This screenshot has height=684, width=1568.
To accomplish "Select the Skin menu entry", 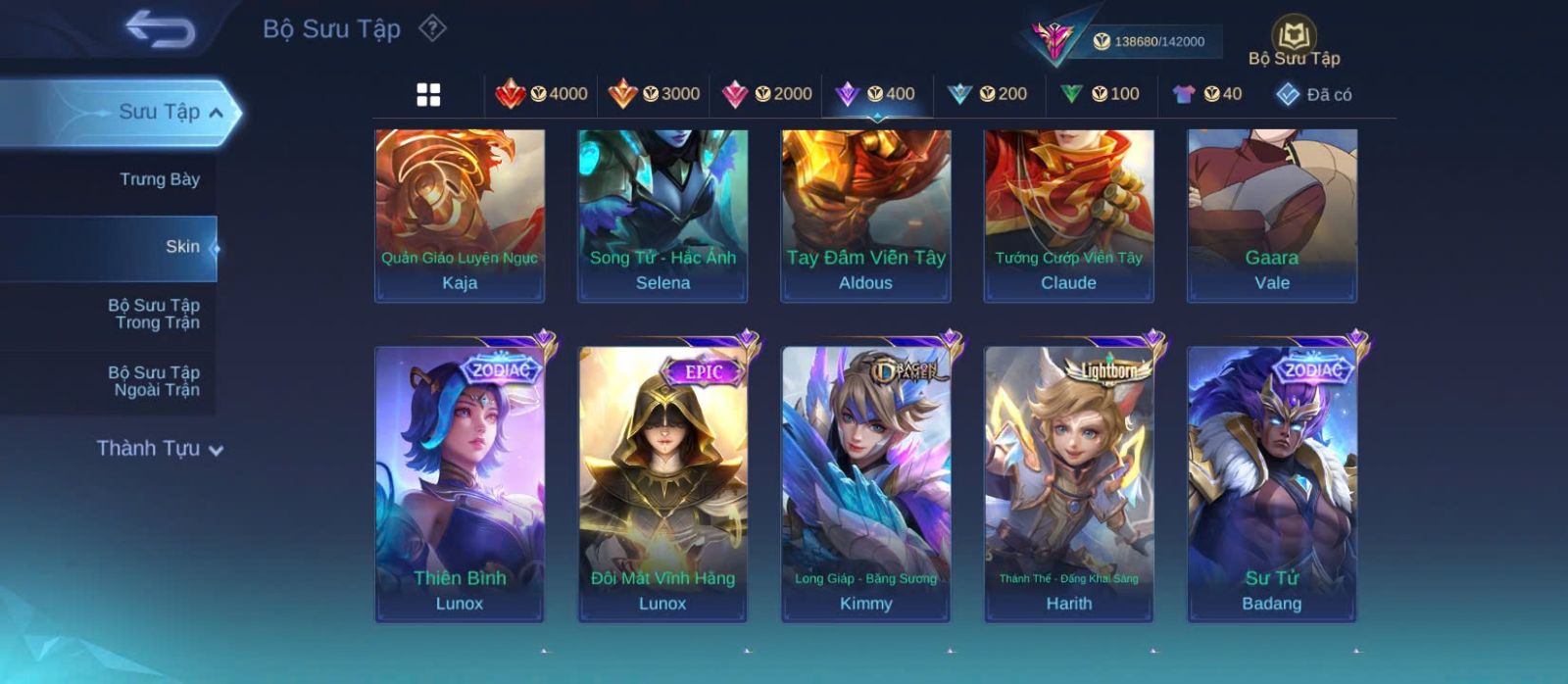I will pyautogui.click(x=181, y=247).
